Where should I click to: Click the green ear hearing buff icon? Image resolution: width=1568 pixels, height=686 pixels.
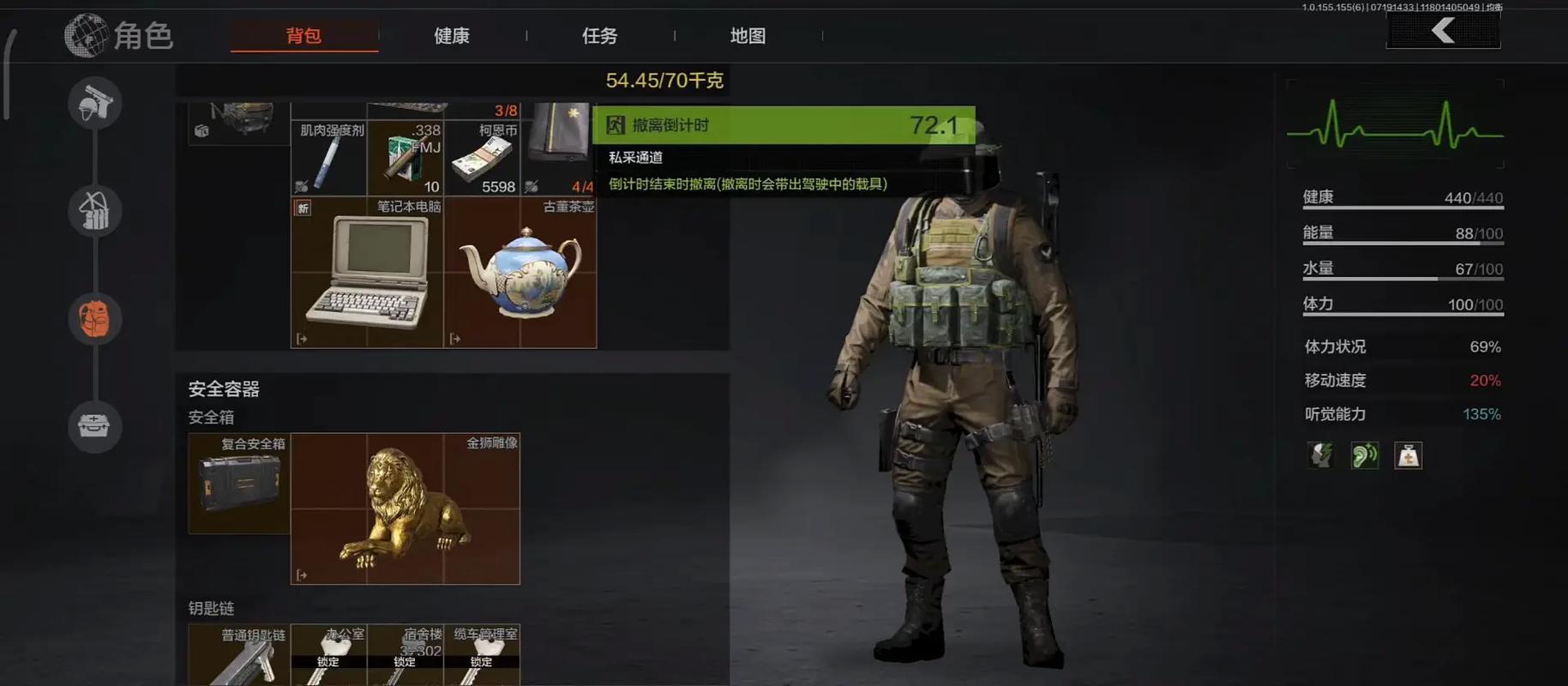coord(1364,455)
